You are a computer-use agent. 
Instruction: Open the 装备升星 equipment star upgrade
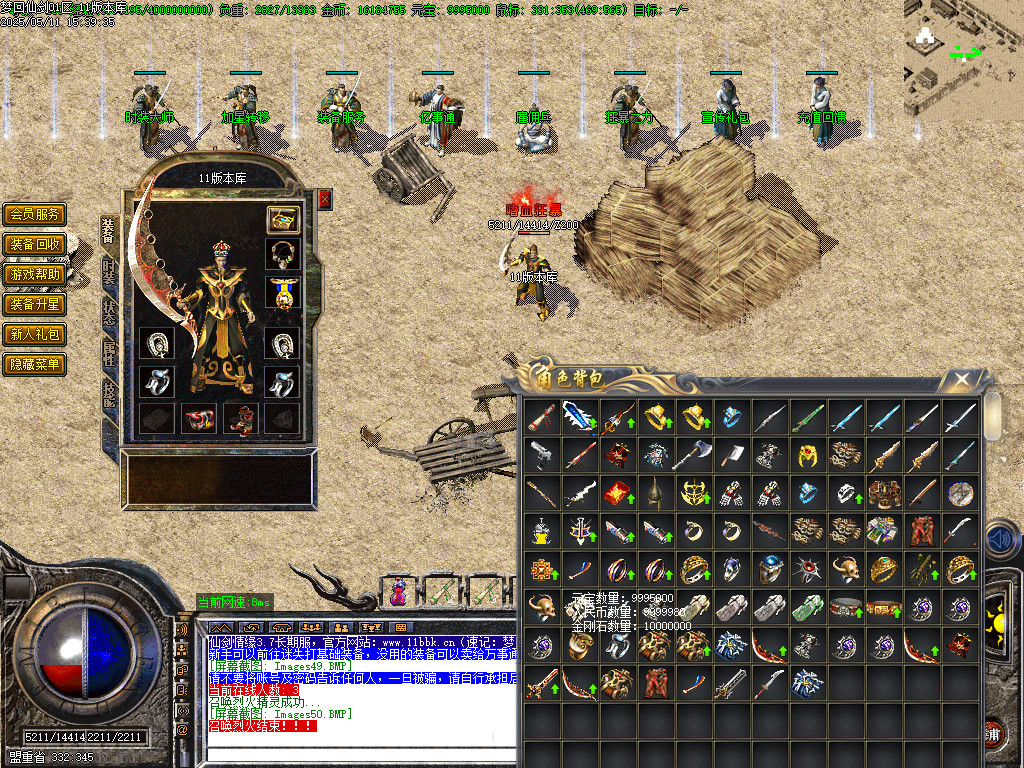35,304
